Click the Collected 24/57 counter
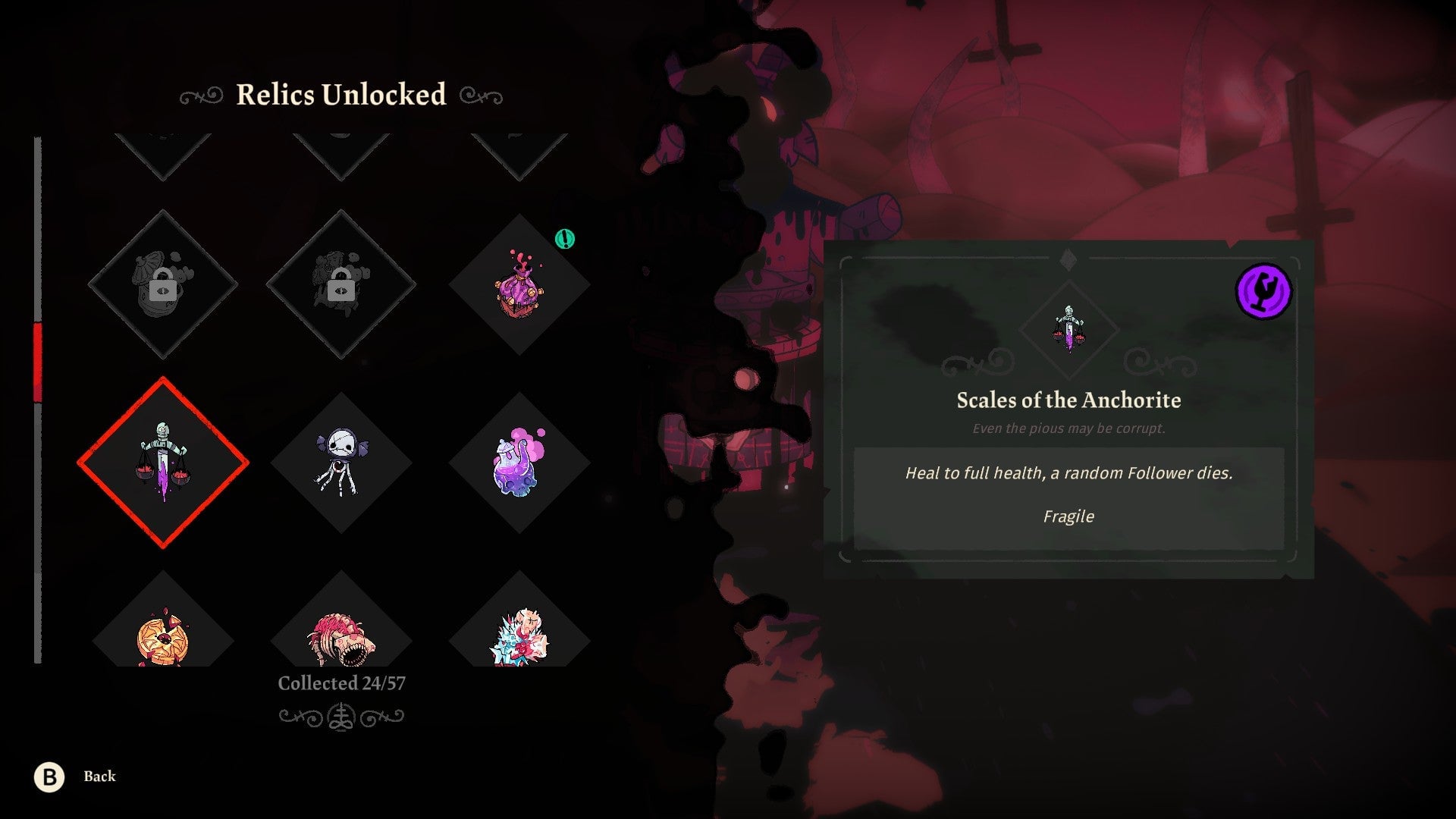1456x819 pixels. click(x=343, y=682)
